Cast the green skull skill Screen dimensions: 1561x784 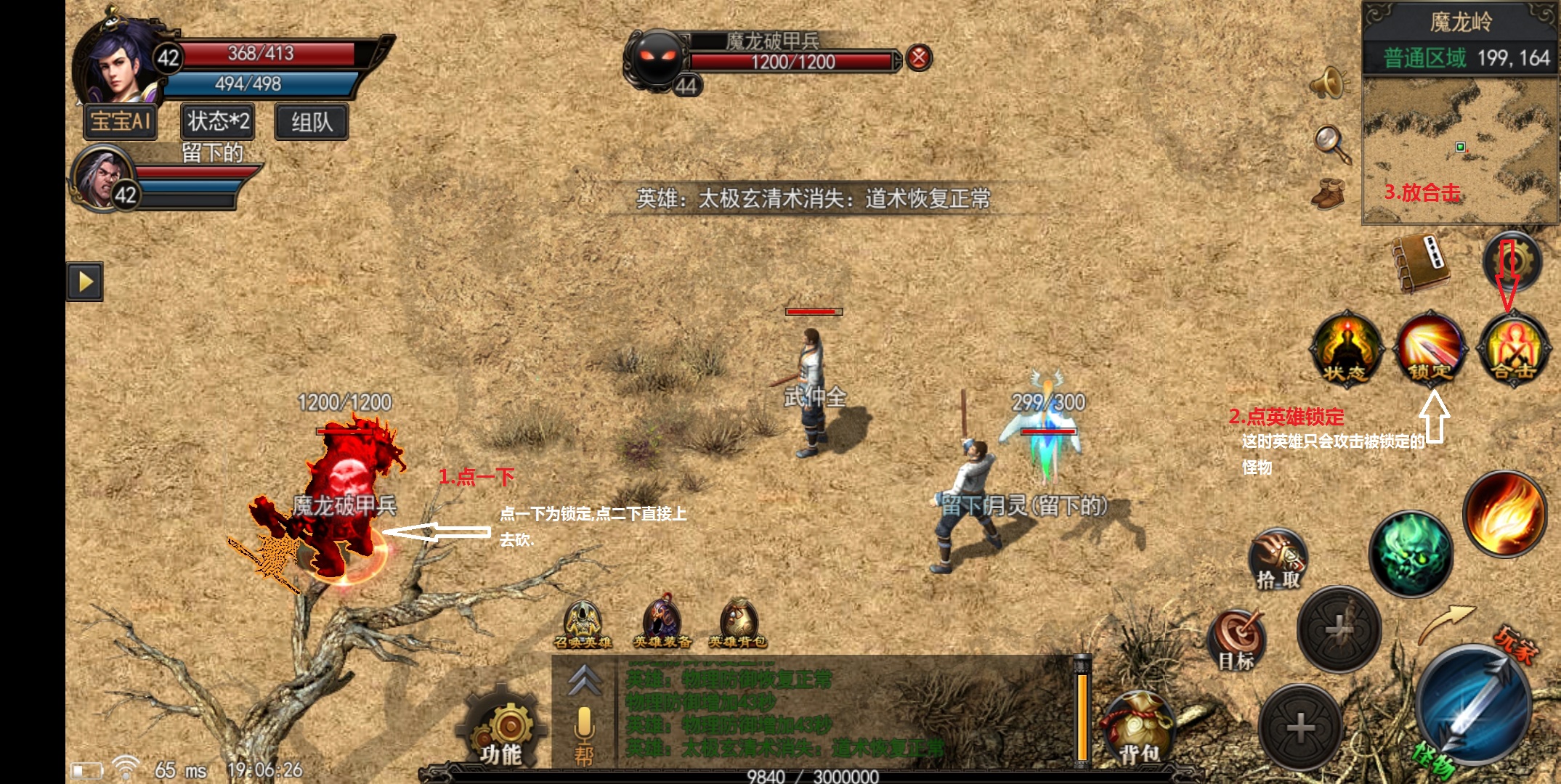[1410, 553]
